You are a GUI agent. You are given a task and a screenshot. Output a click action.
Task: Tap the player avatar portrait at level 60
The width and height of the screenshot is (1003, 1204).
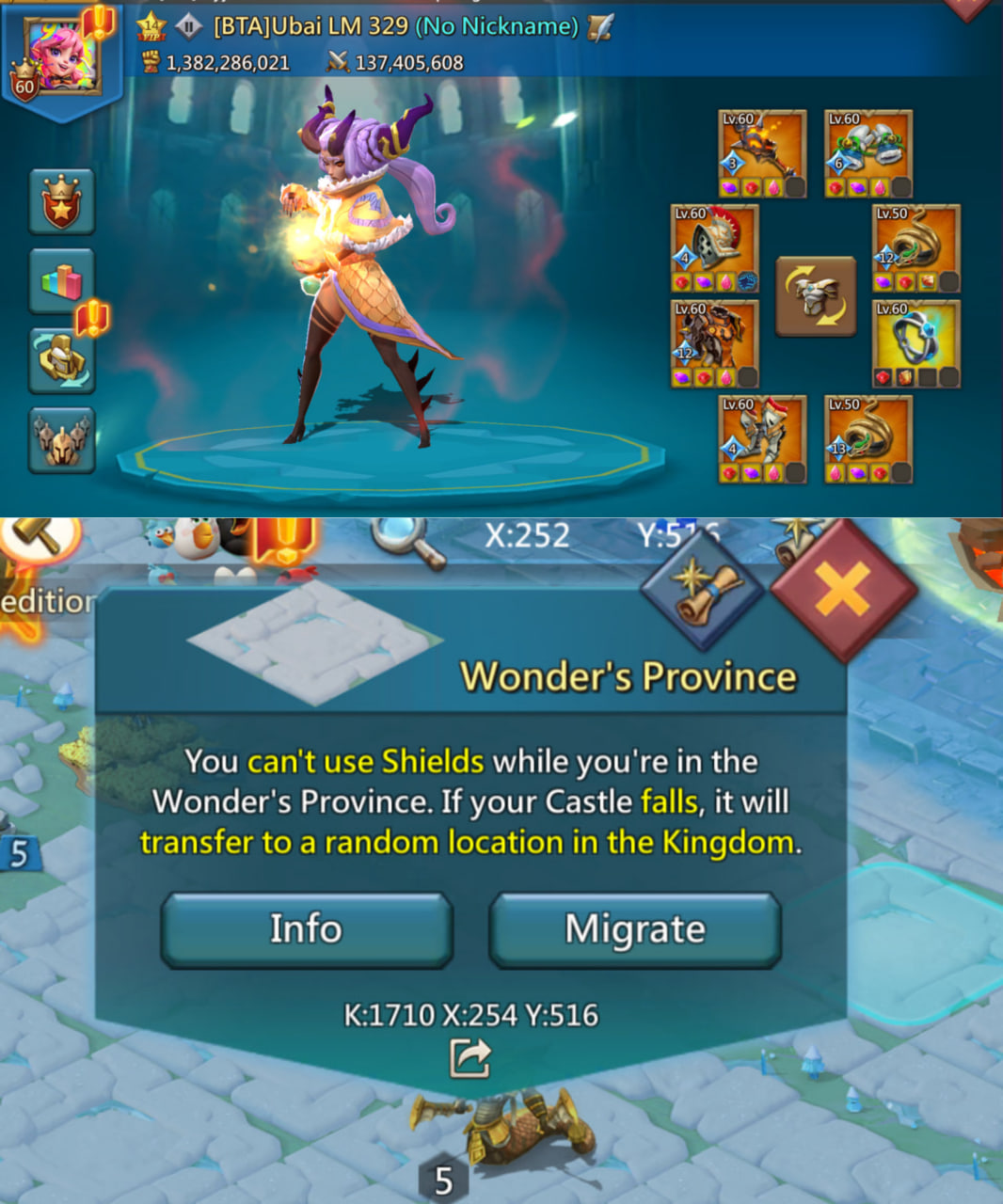coord(64,56)
